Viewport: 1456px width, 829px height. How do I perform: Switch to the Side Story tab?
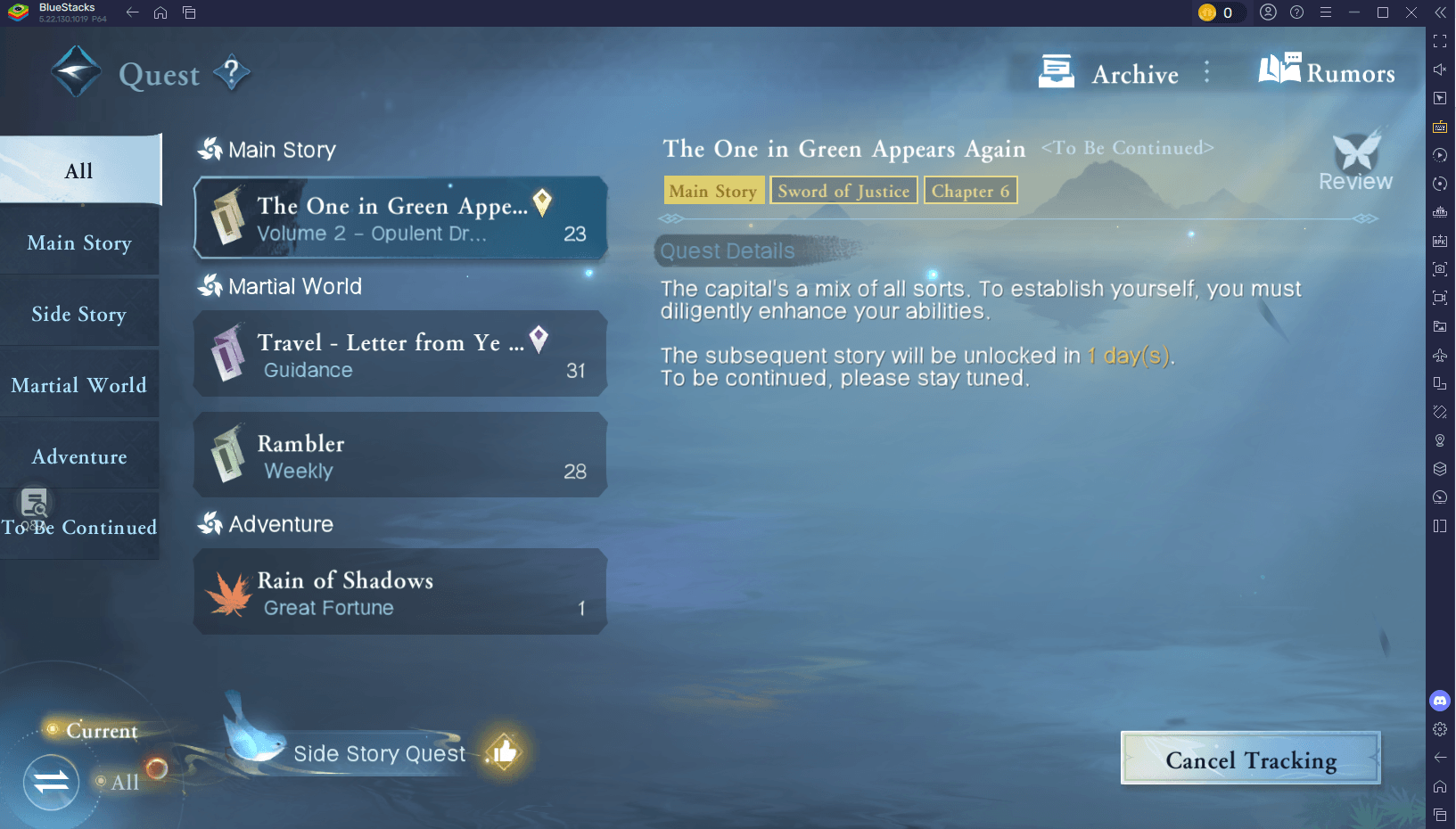coord(78,314)
